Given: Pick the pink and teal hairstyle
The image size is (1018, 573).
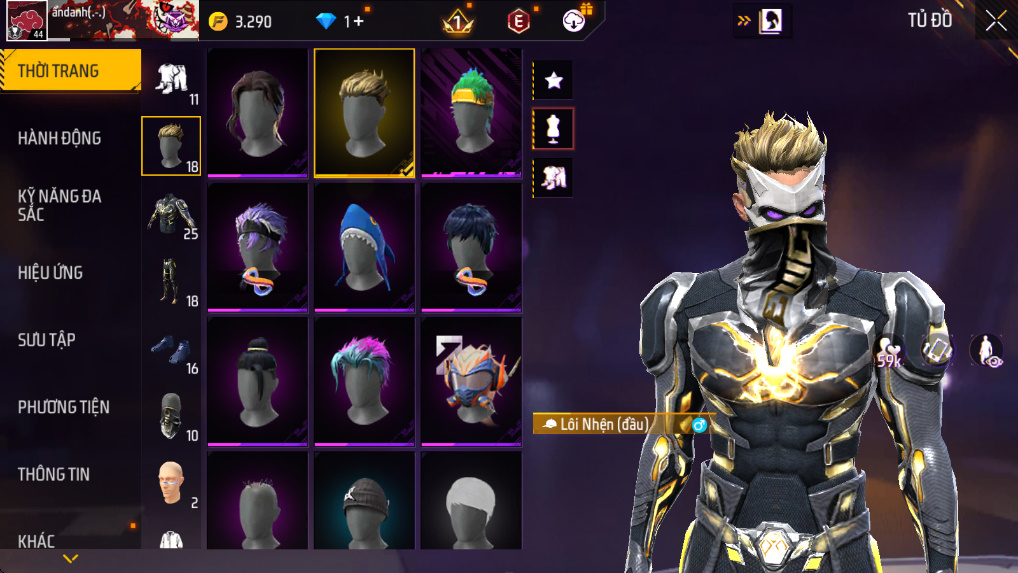Looking at the screenshot, I should (x=364, y=380).
